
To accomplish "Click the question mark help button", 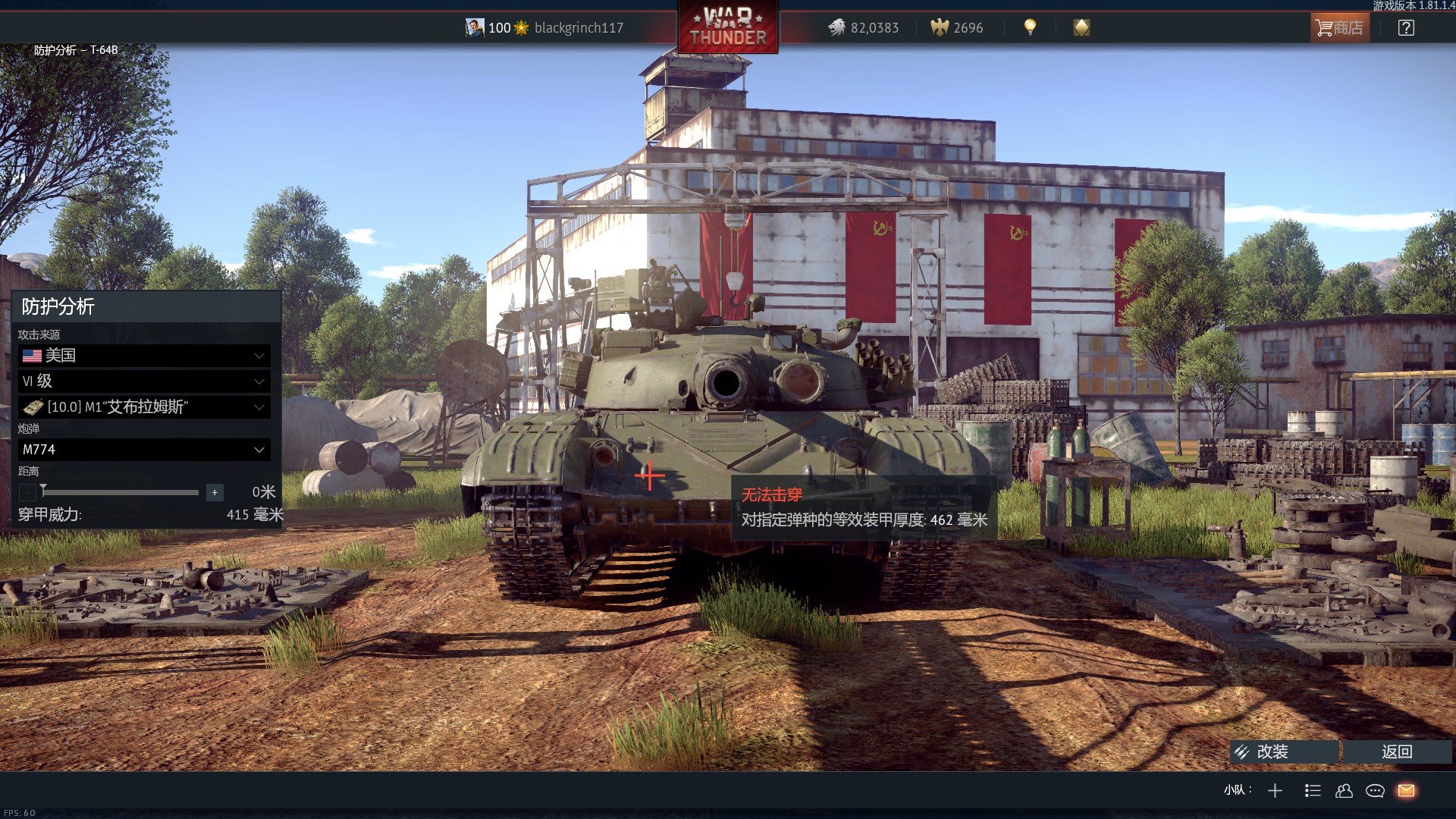I will click(1406, 28).
